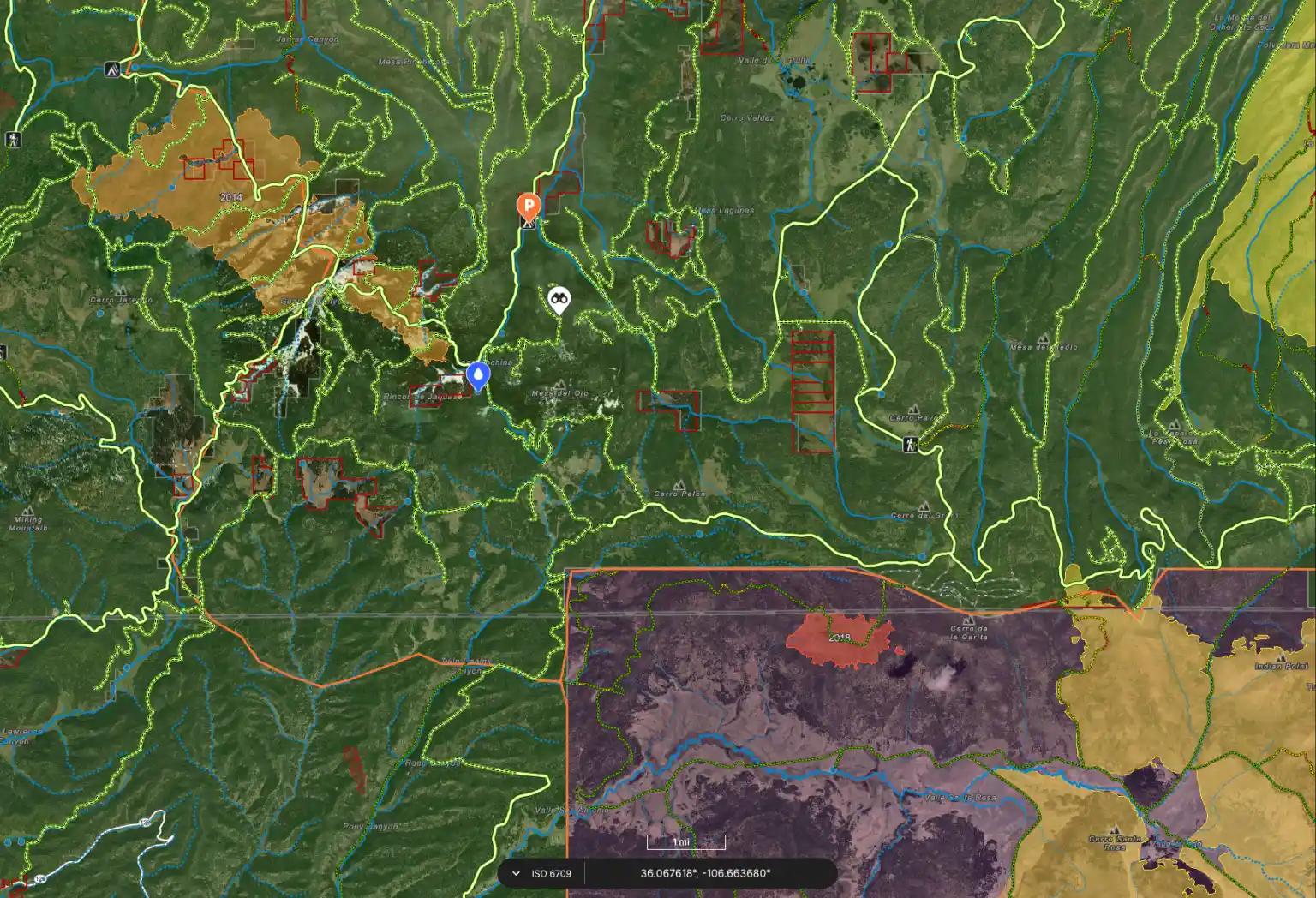
Task: Click the hiker icon east of Cerro Pavo
Action: point(910,445)
